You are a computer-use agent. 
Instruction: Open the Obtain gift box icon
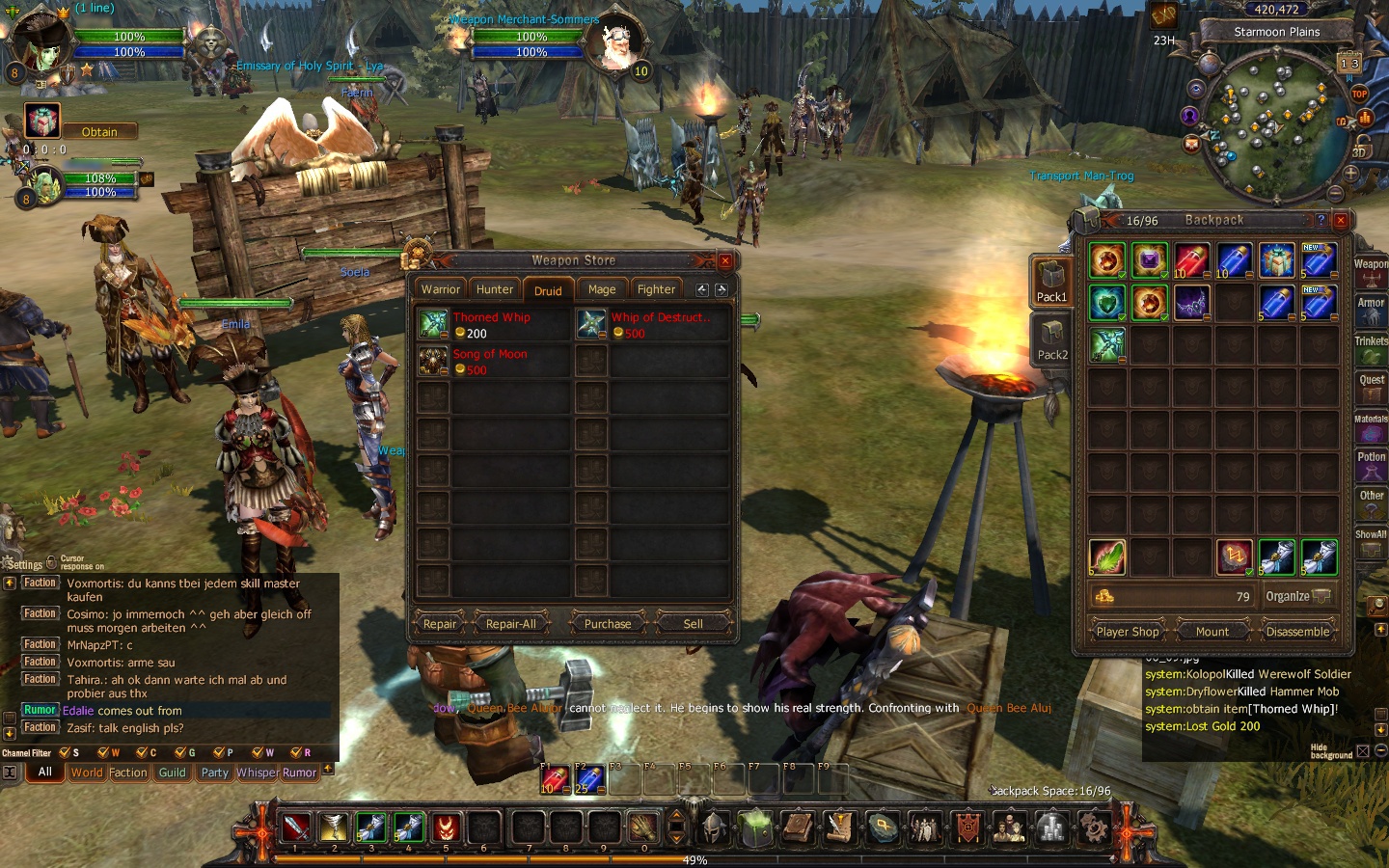[42, 122]
